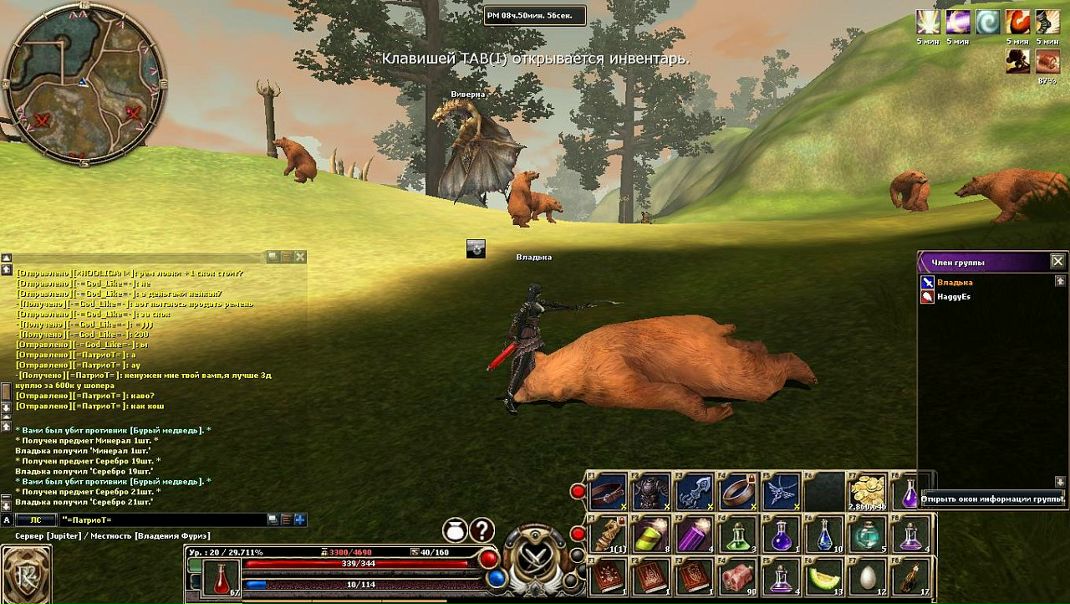Screen dimensions: 1070x604
Task: Use the melon slice item slot
Action: [x=825, y=577]
